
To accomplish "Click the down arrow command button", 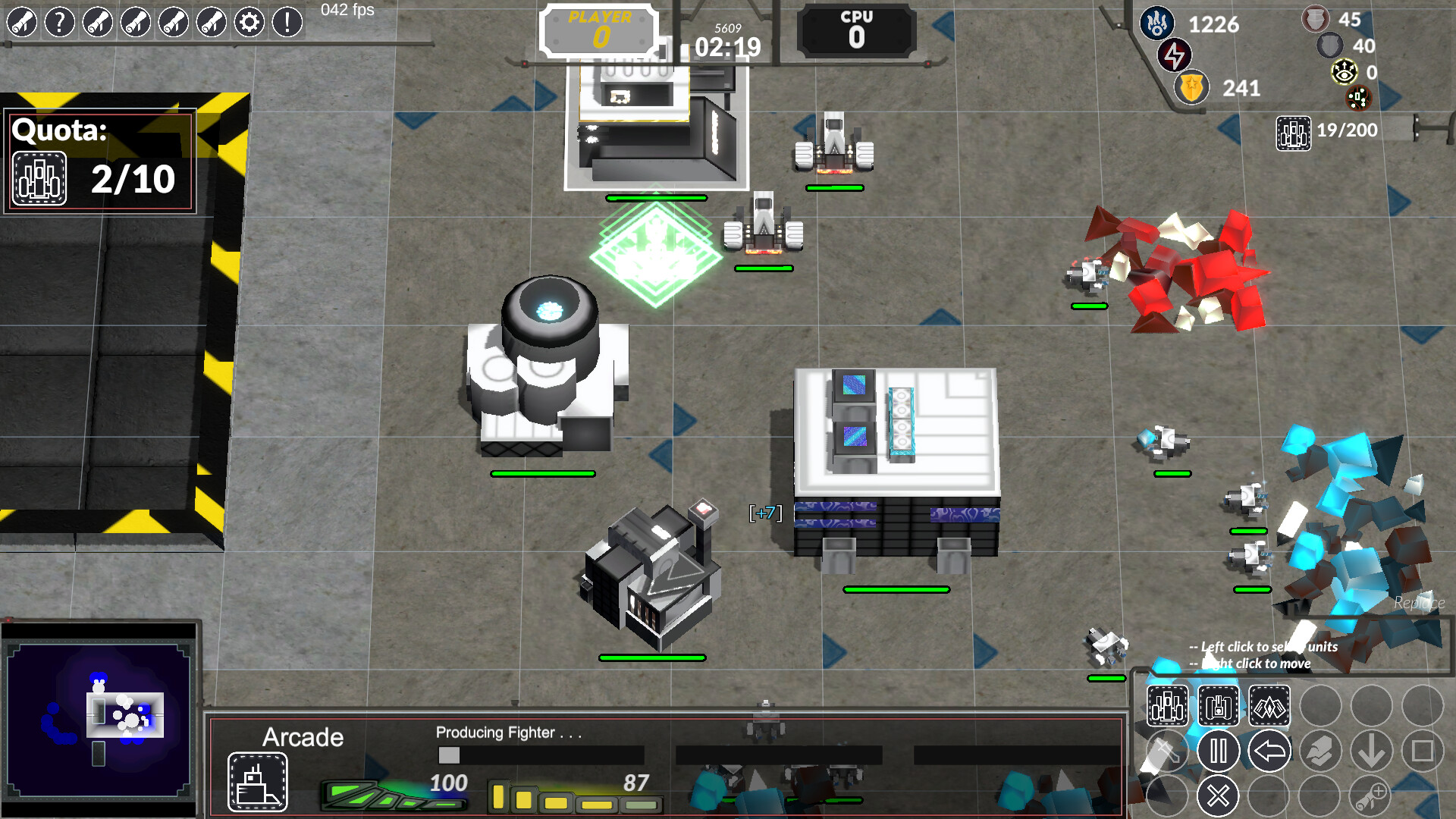I will coord(1371,752).
